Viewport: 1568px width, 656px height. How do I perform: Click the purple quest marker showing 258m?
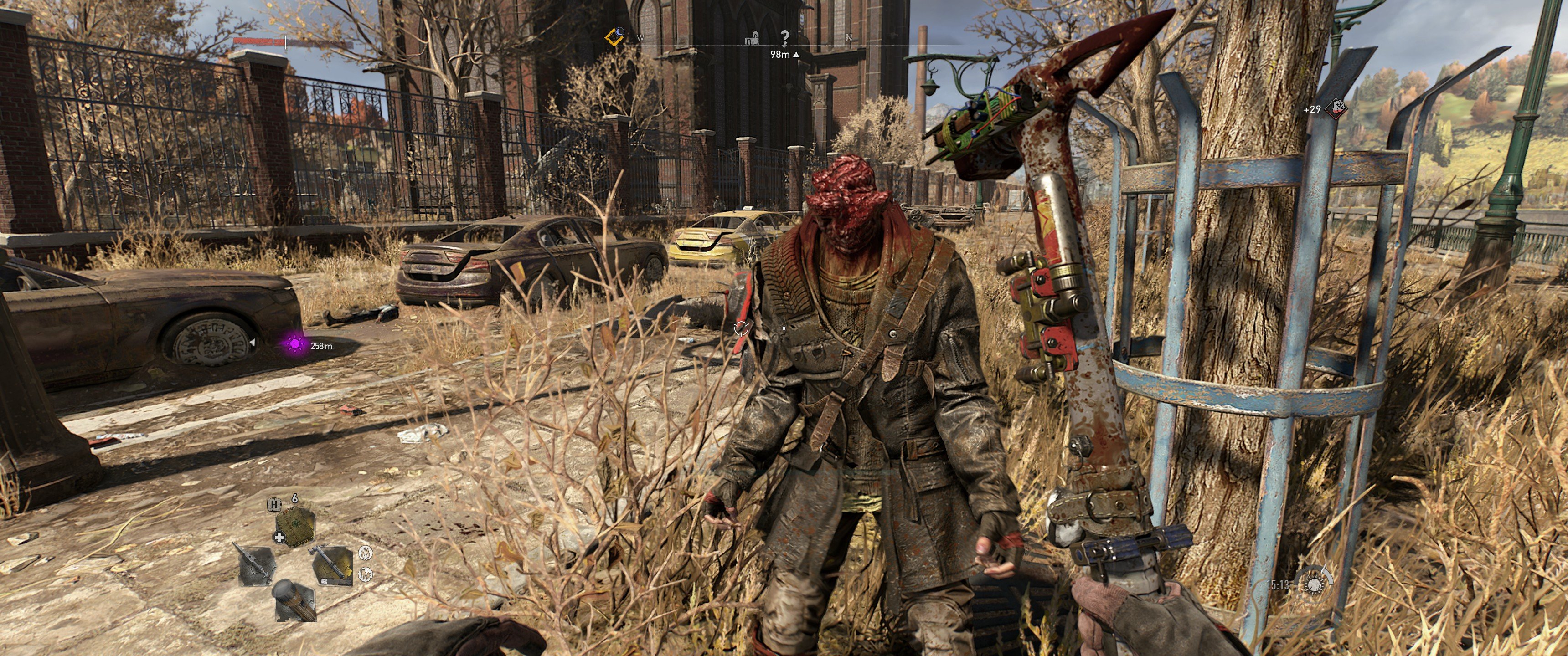(295, 344)
